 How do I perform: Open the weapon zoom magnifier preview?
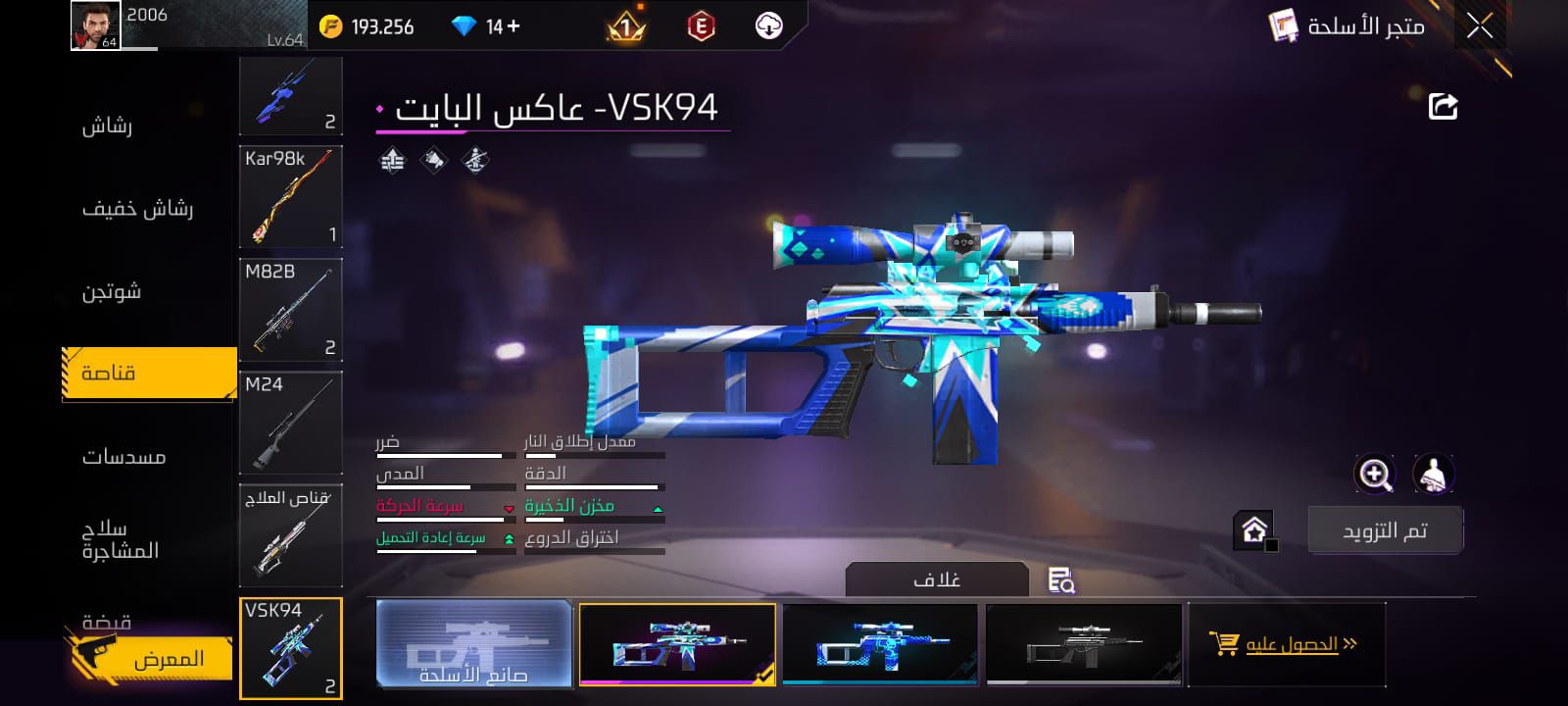pyautogui.click(x=1376, y=476)
